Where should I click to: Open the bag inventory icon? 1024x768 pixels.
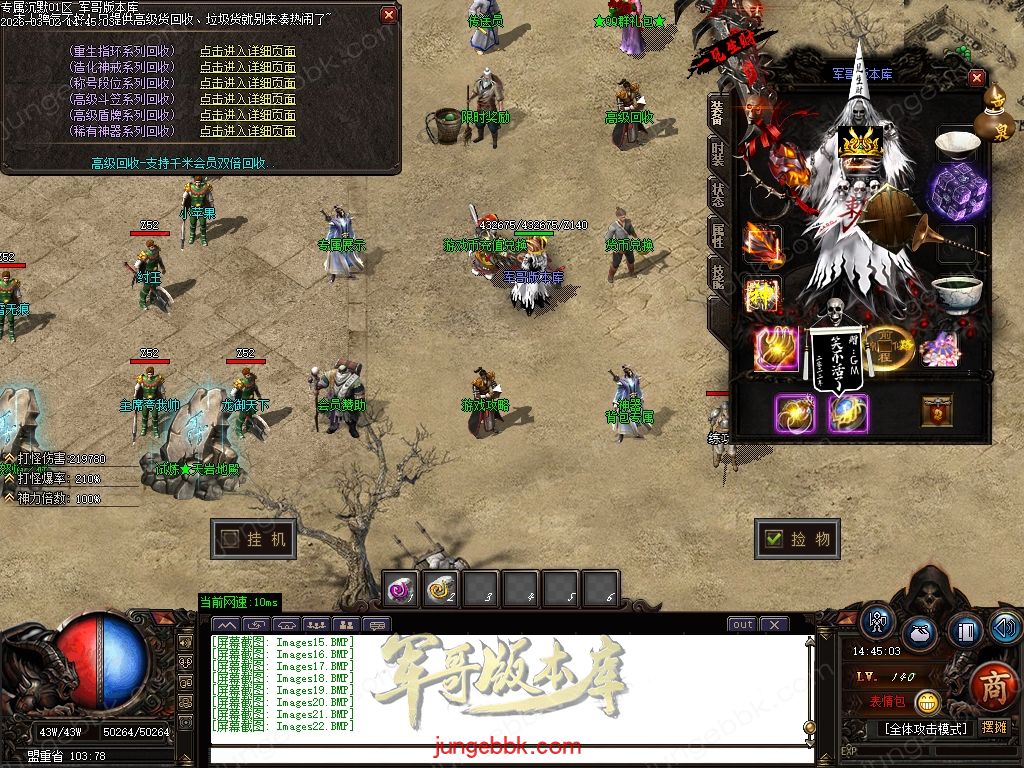click(920, 634)
